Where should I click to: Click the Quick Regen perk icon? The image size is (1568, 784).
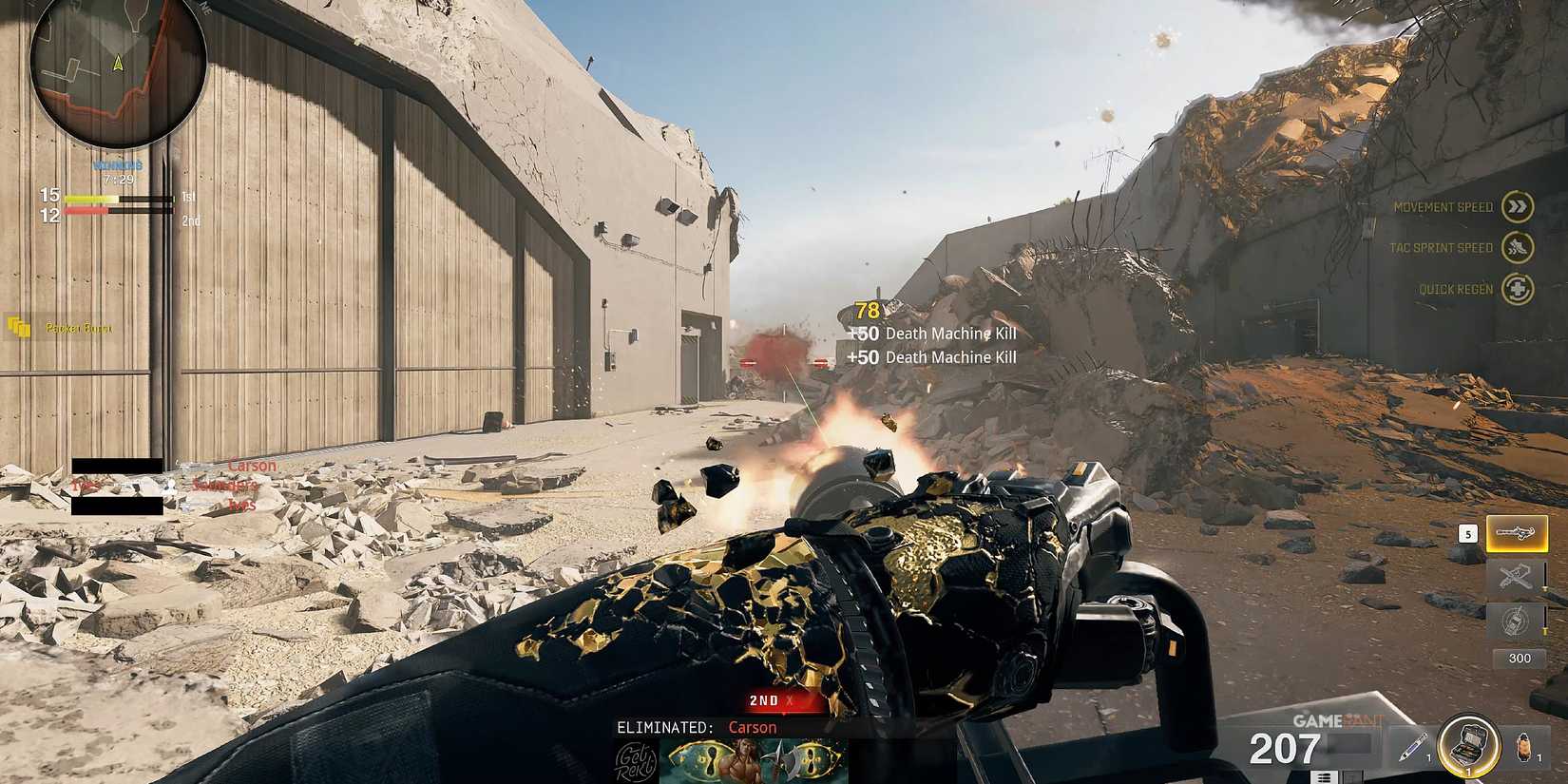pos(1519,288)
